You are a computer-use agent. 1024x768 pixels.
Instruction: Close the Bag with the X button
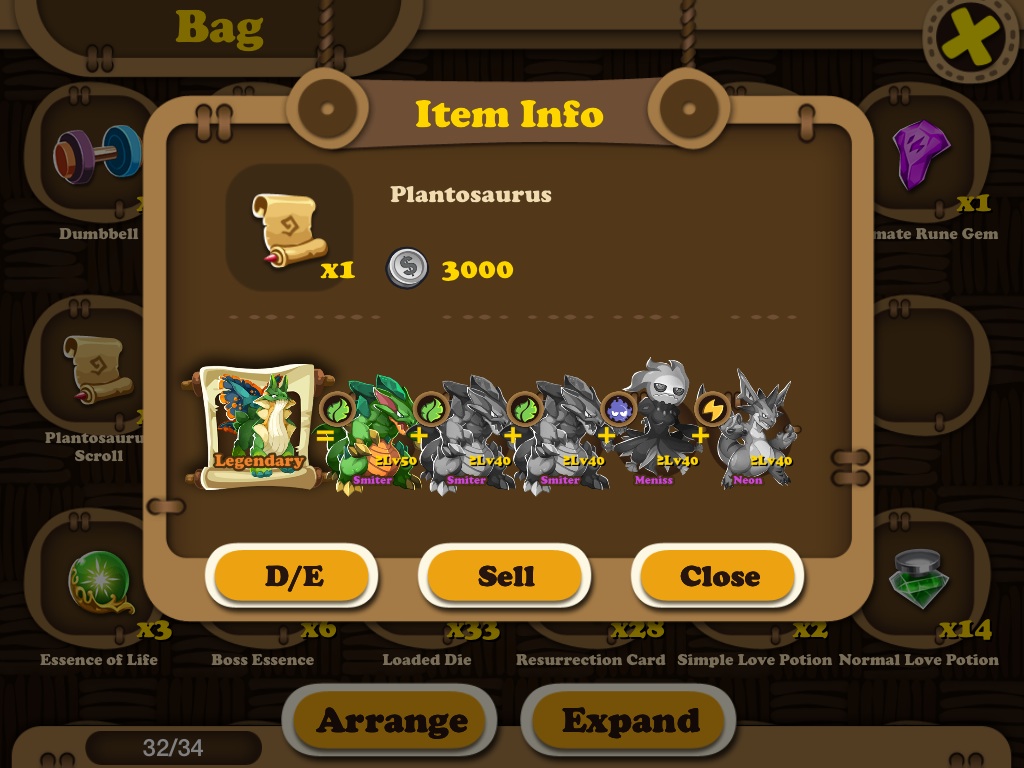tap(967, 39)
